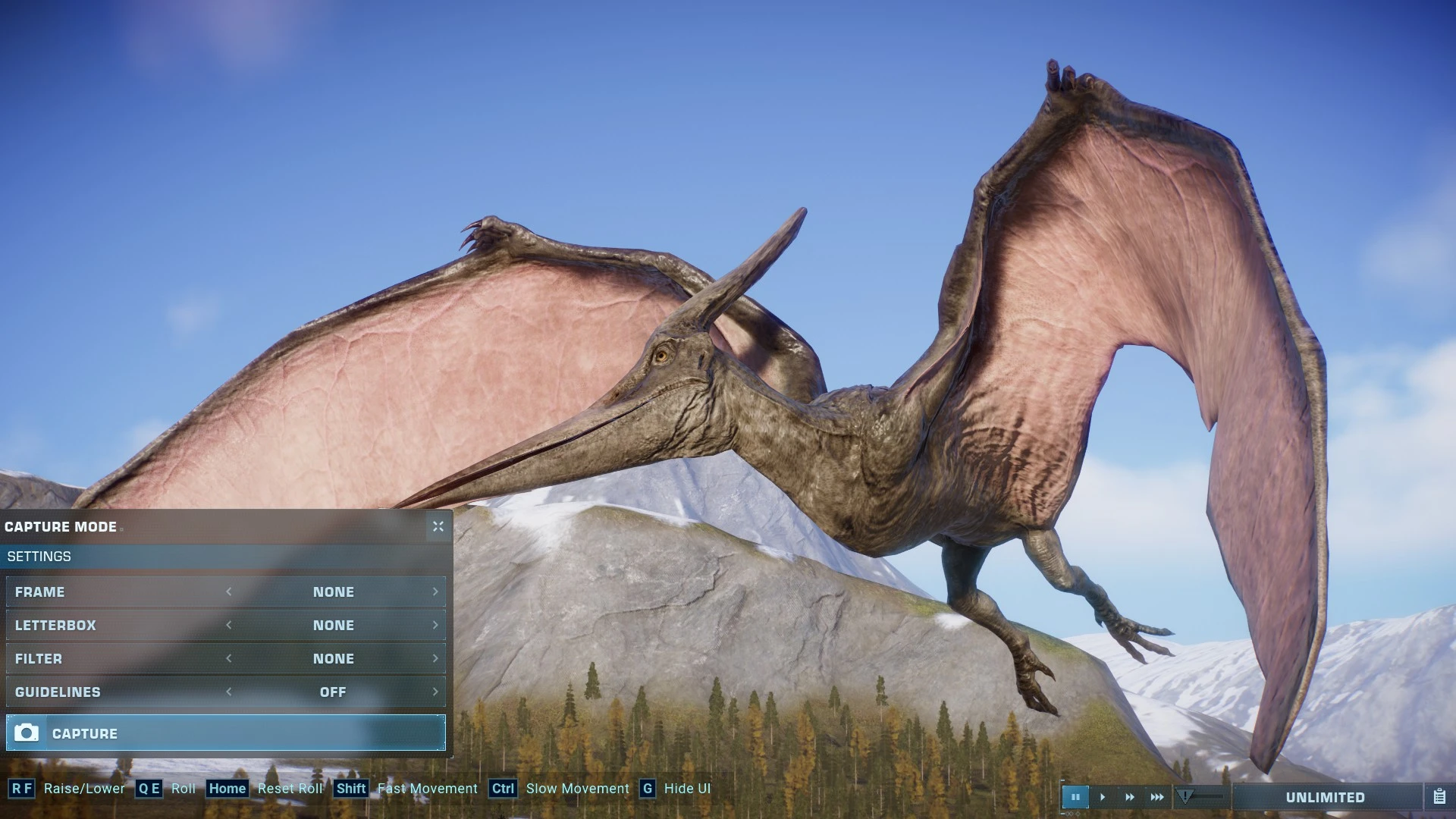Toggle Guidelines with the left arrow
This screenshot has width=1456, height=819.
[229, 692]
